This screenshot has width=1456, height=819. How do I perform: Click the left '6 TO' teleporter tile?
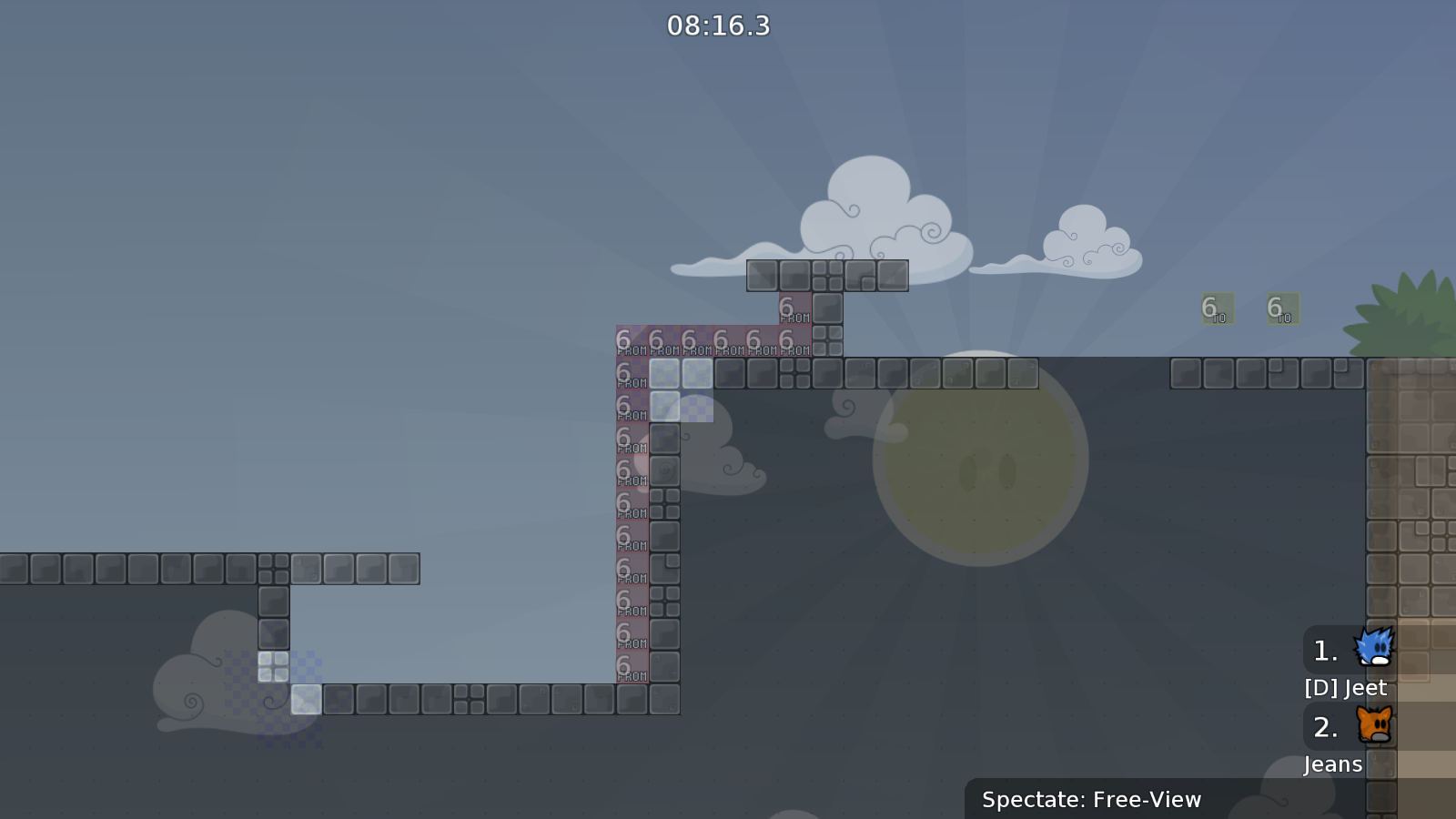(1217, 310)
